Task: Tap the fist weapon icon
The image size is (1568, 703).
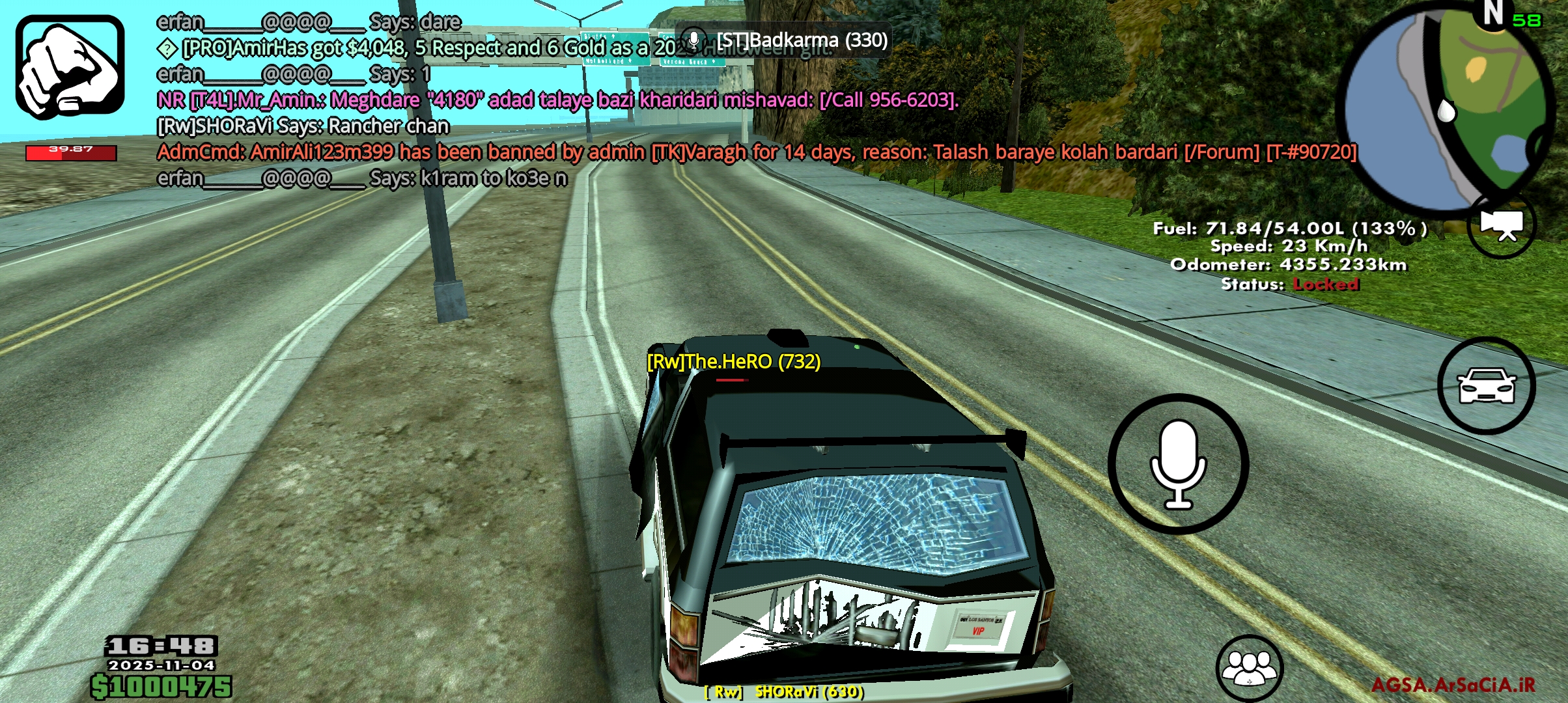Action: (70, 67)
